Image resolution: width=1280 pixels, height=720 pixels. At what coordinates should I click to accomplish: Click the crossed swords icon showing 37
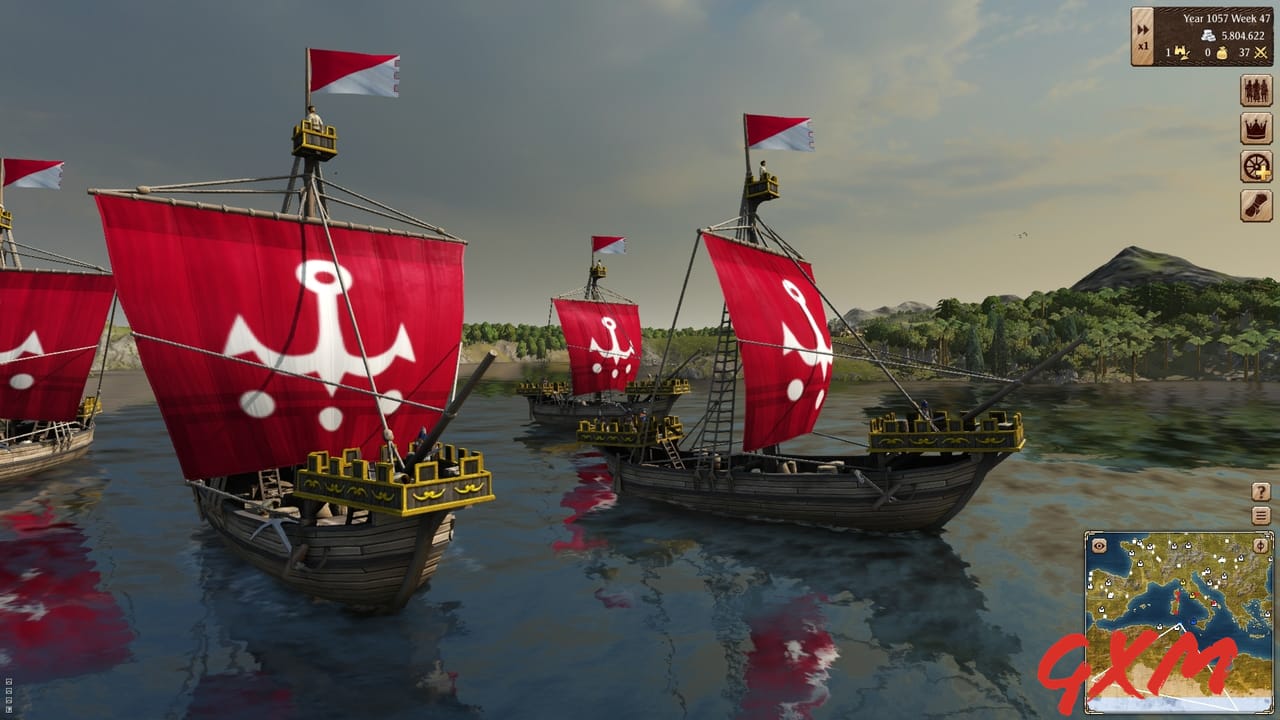pos(1259,53)
